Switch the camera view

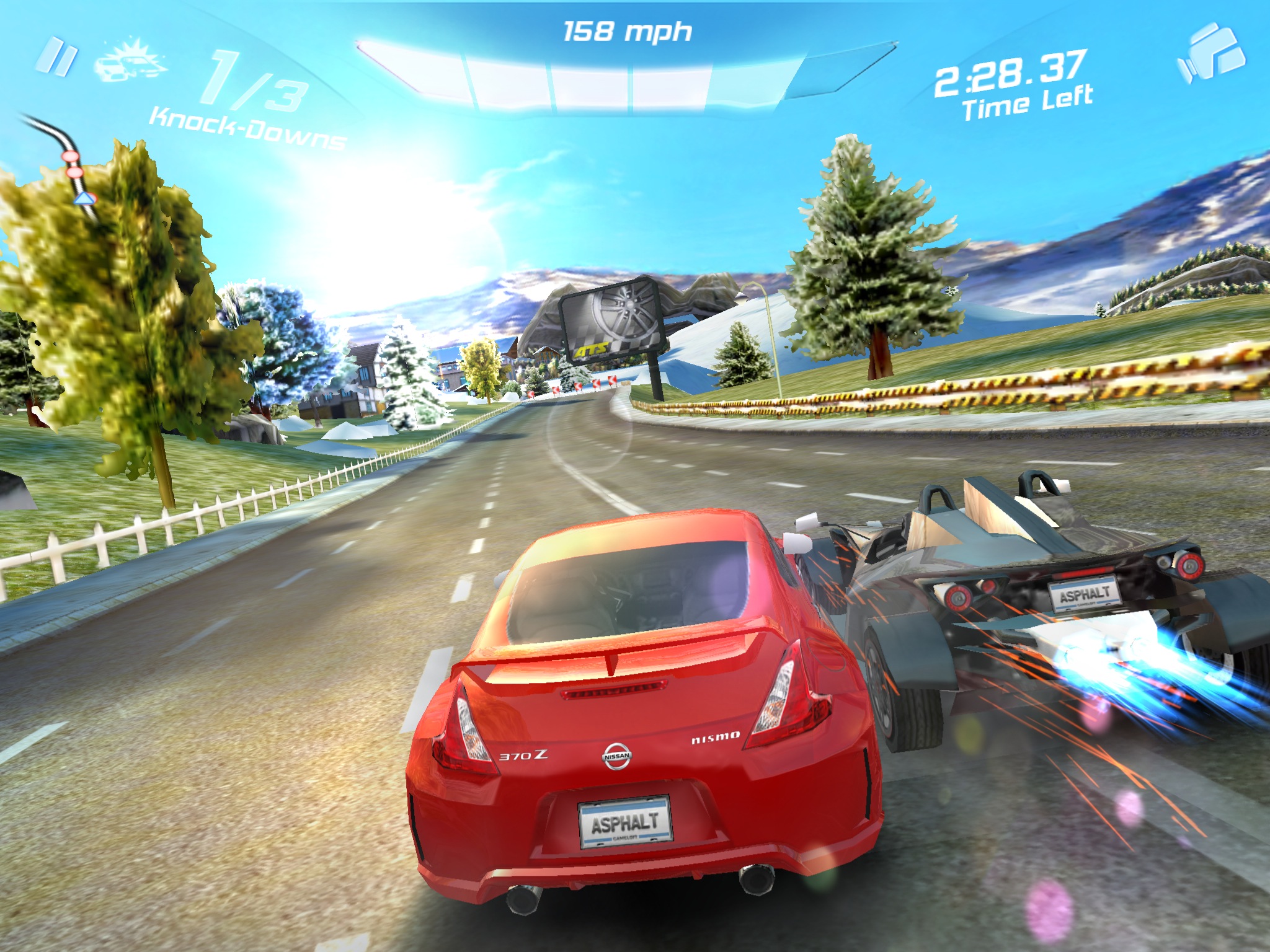coord(1210,55)
